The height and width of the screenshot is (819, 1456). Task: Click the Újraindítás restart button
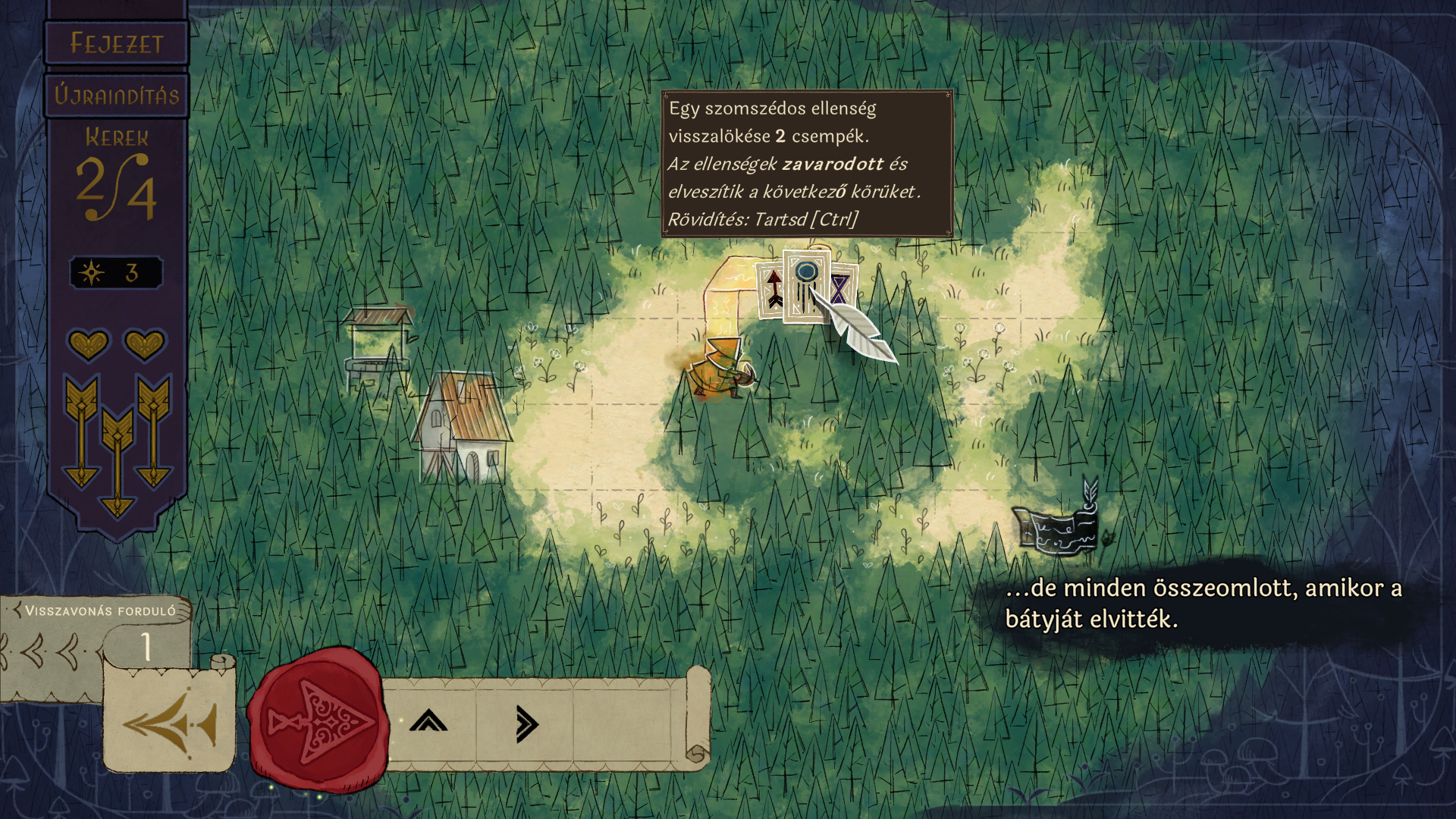116,96
